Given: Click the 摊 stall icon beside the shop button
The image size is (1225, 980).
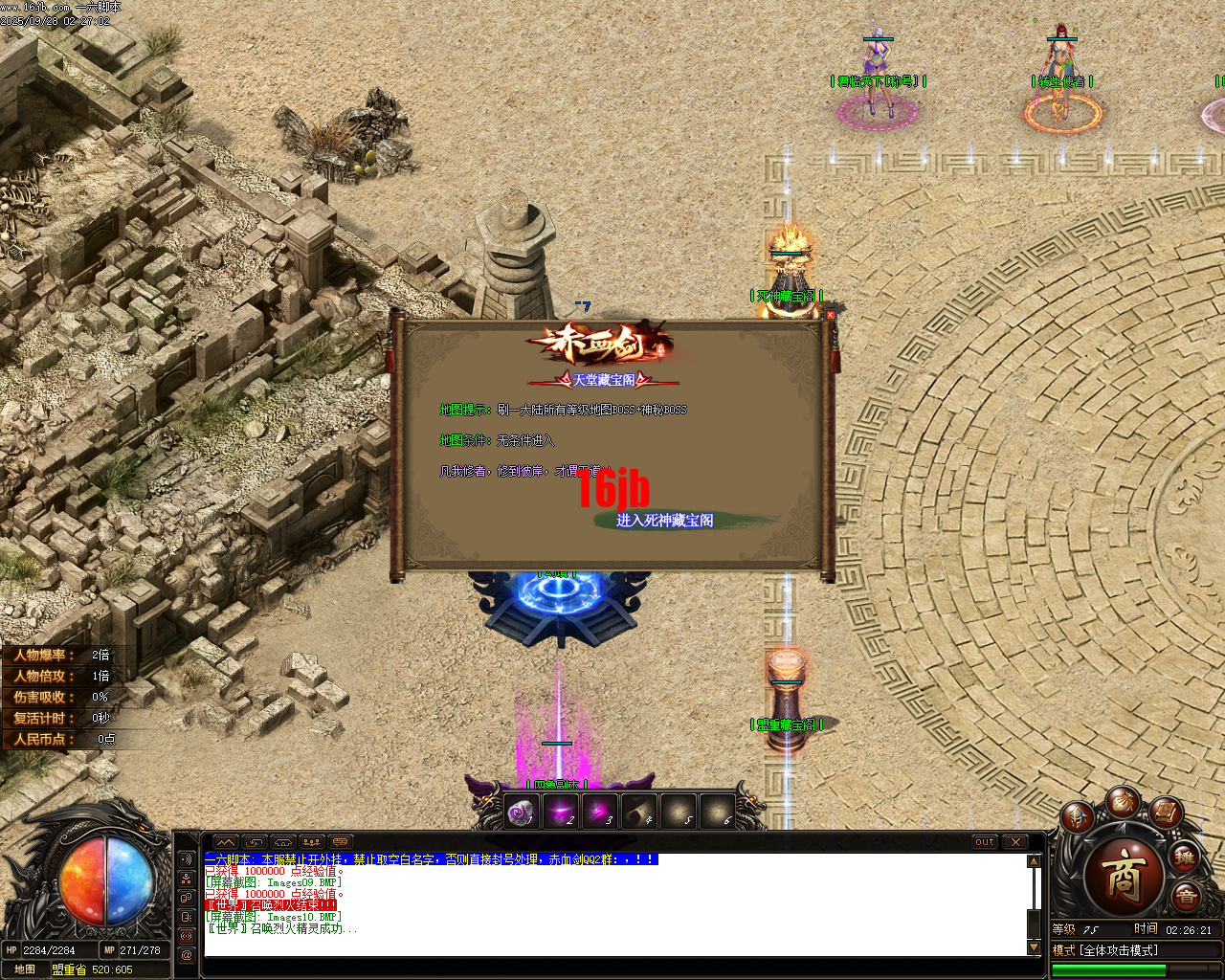Looking at the screenshot, I should coord(1185,858).
